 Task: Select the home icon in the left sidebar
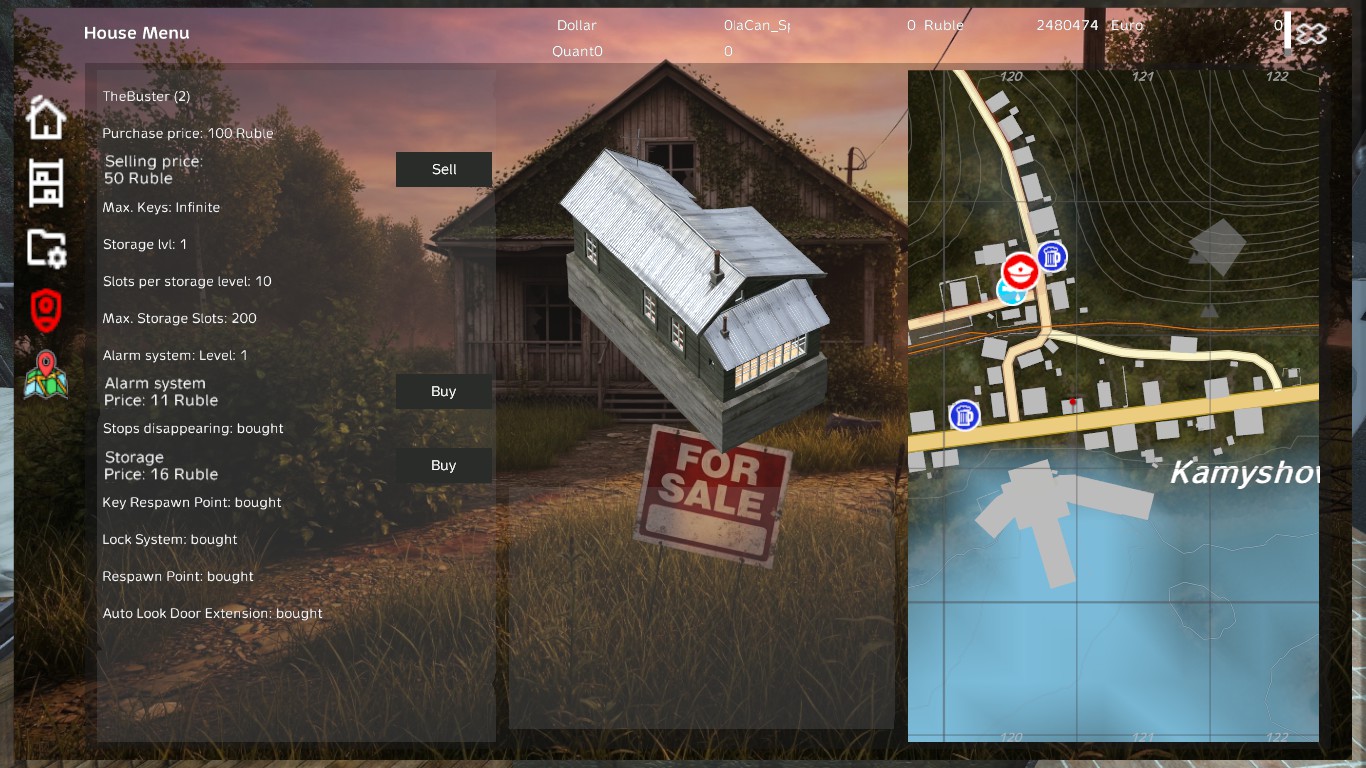(45, 116)
